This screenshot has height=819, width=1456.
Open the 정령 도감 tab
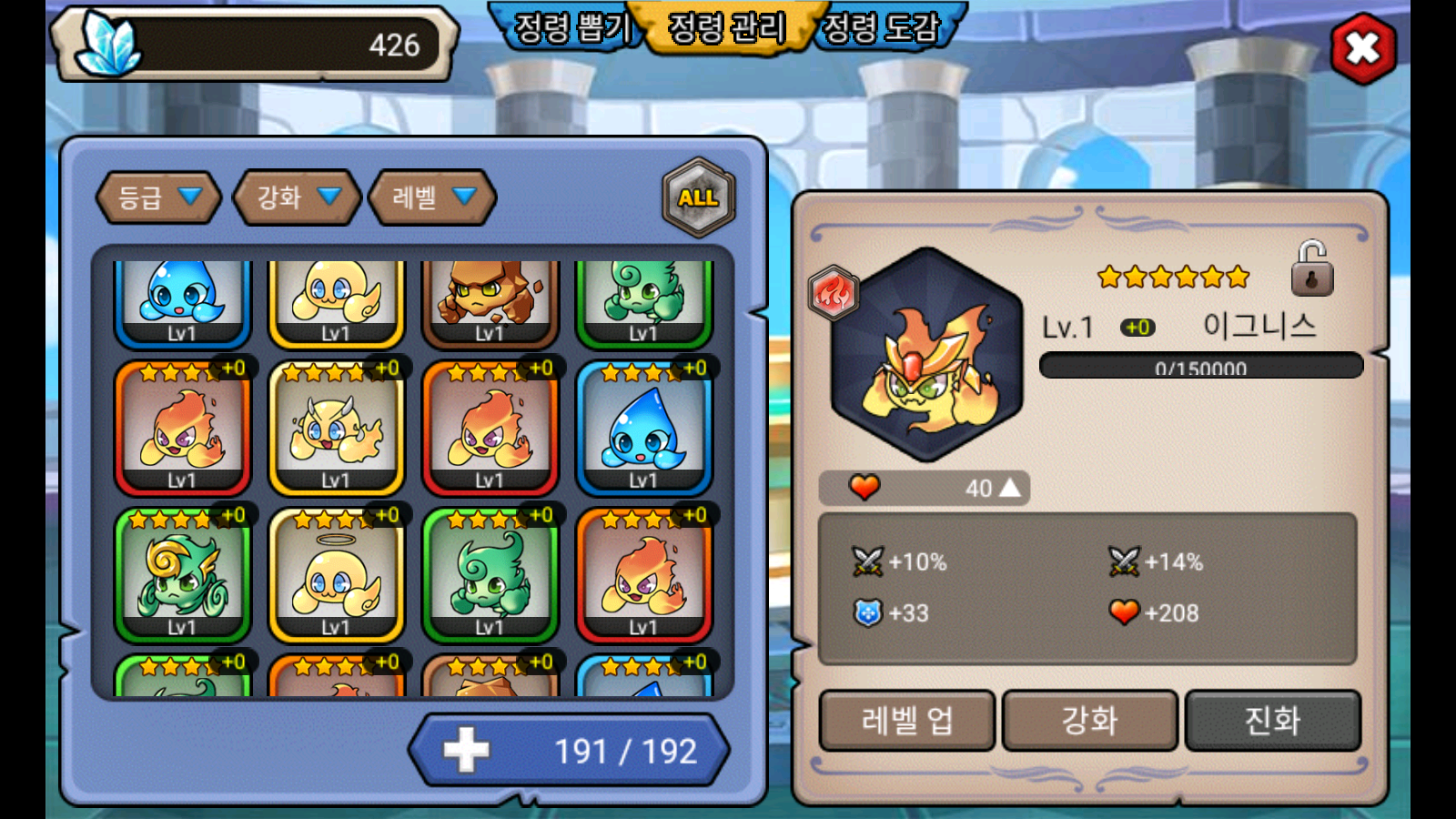(x=881, y=27)
